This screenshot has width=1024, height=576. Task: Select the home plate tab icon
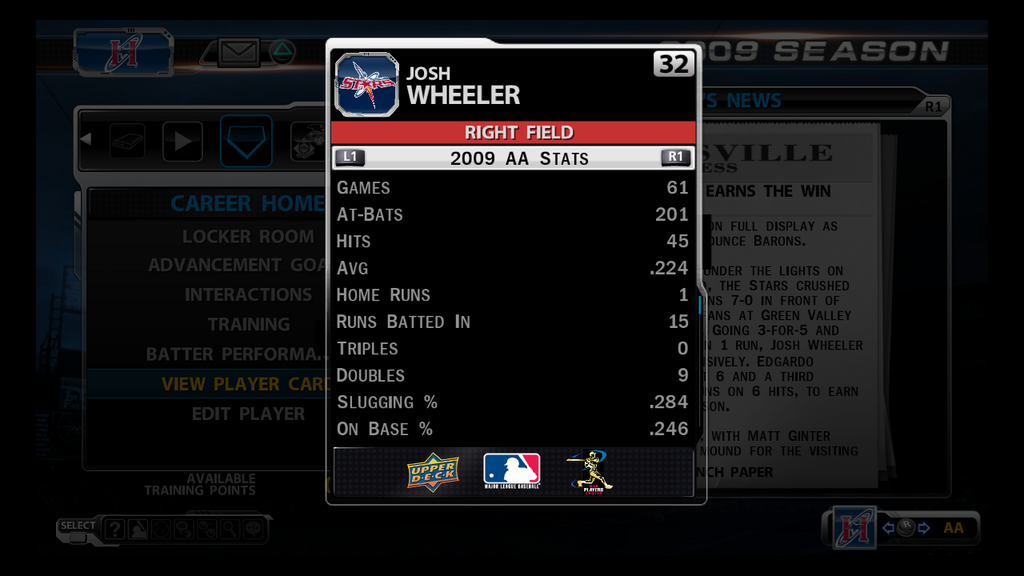click(245, 141)
